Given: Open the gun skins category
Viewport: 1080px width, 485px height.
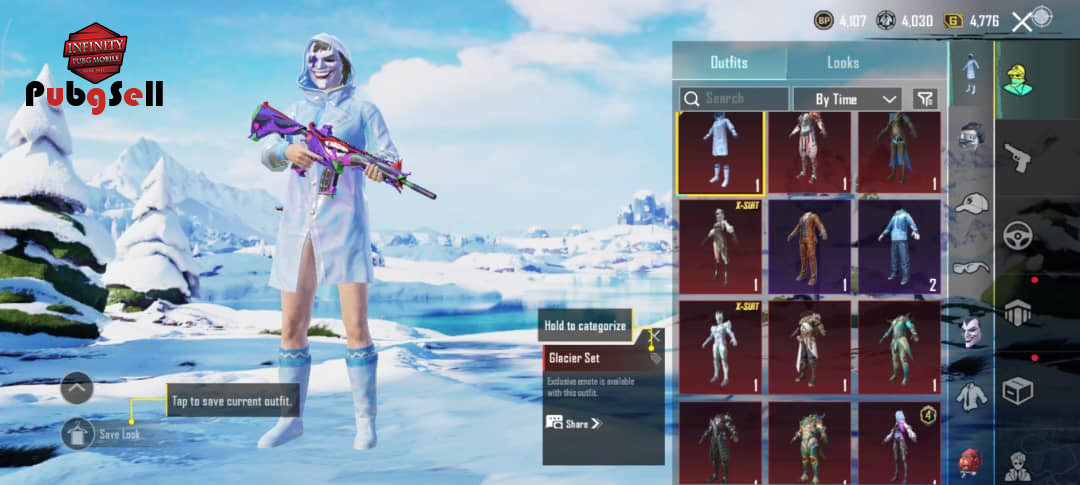Looking at the screenshot, I should pyautogui.click(x=1018, y=156).
